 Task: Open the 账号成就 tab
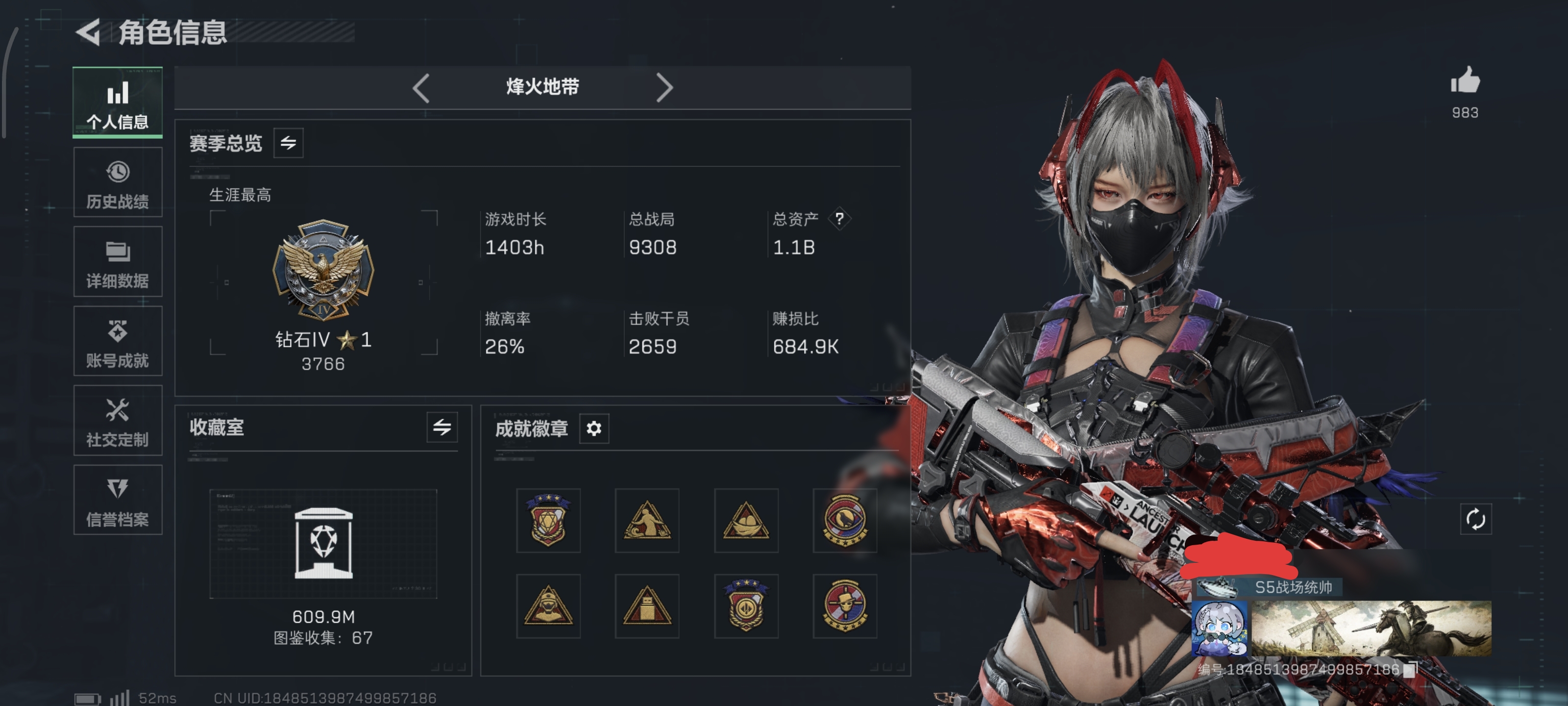(118, 341)
